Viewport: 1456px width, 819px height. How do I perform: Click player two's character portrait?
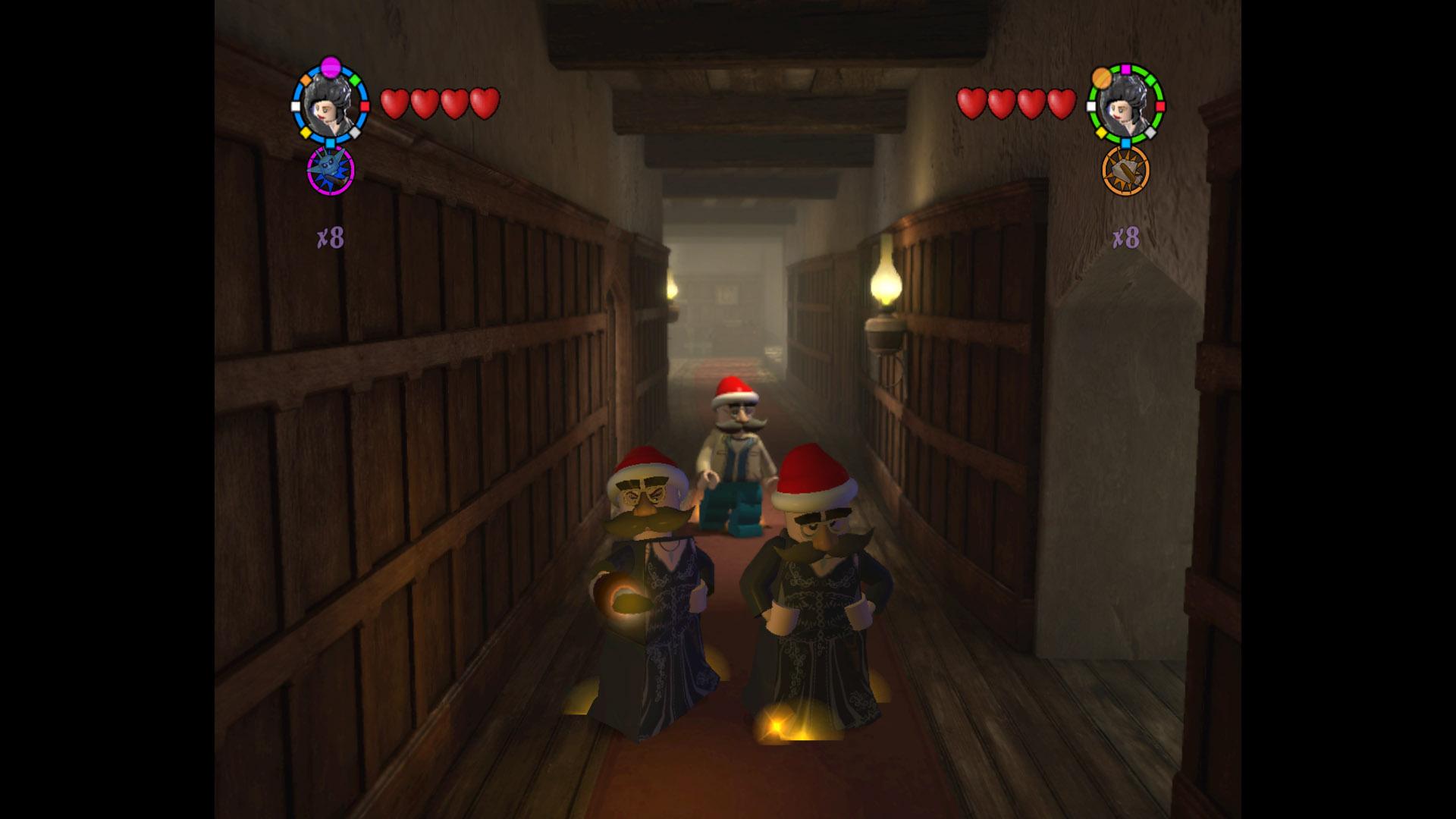click(1126, 106)
